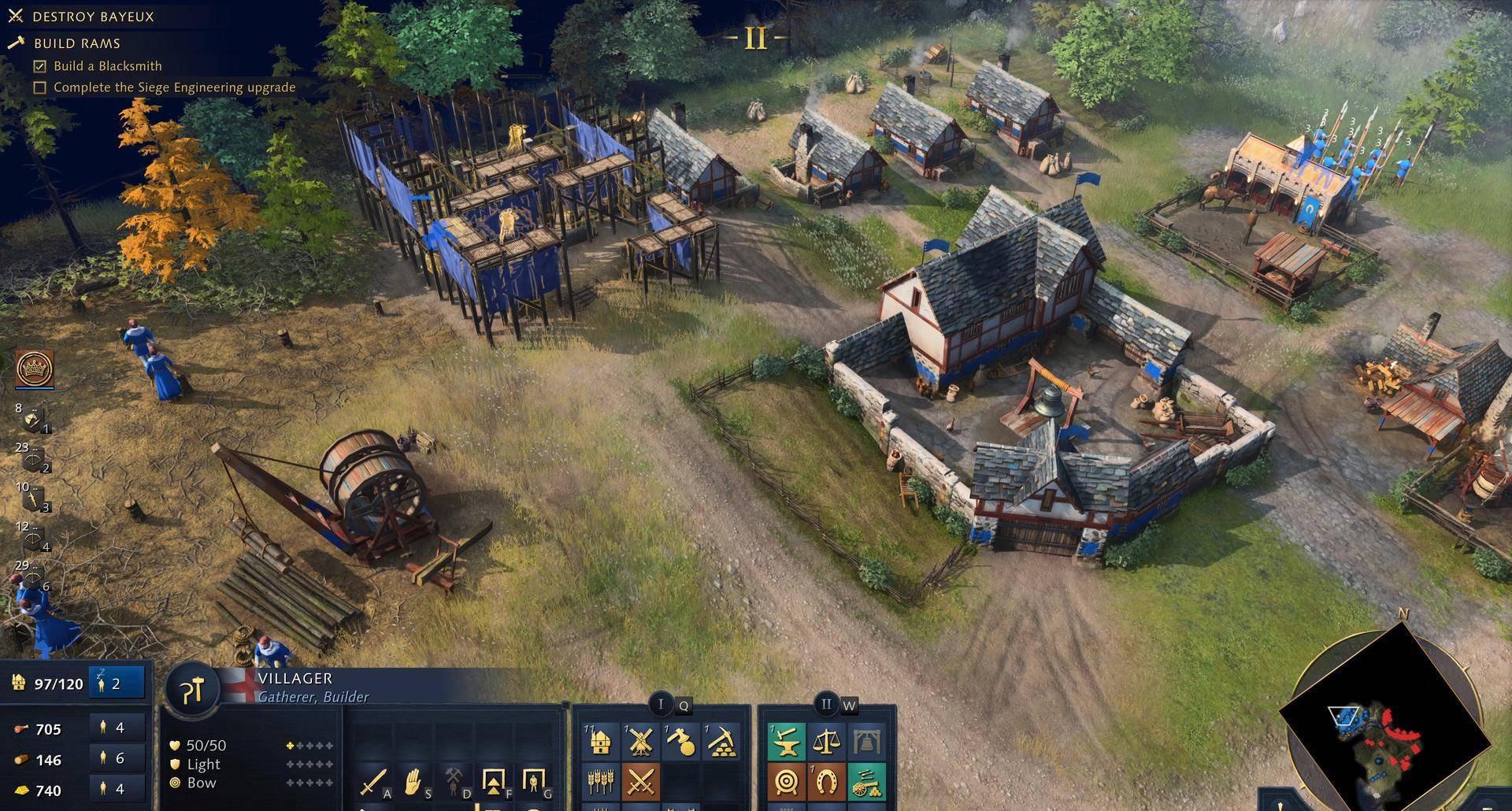This screenshot has height=811, width=1512.
Task: Build an Archery Range with target icon
Action: 786,782
